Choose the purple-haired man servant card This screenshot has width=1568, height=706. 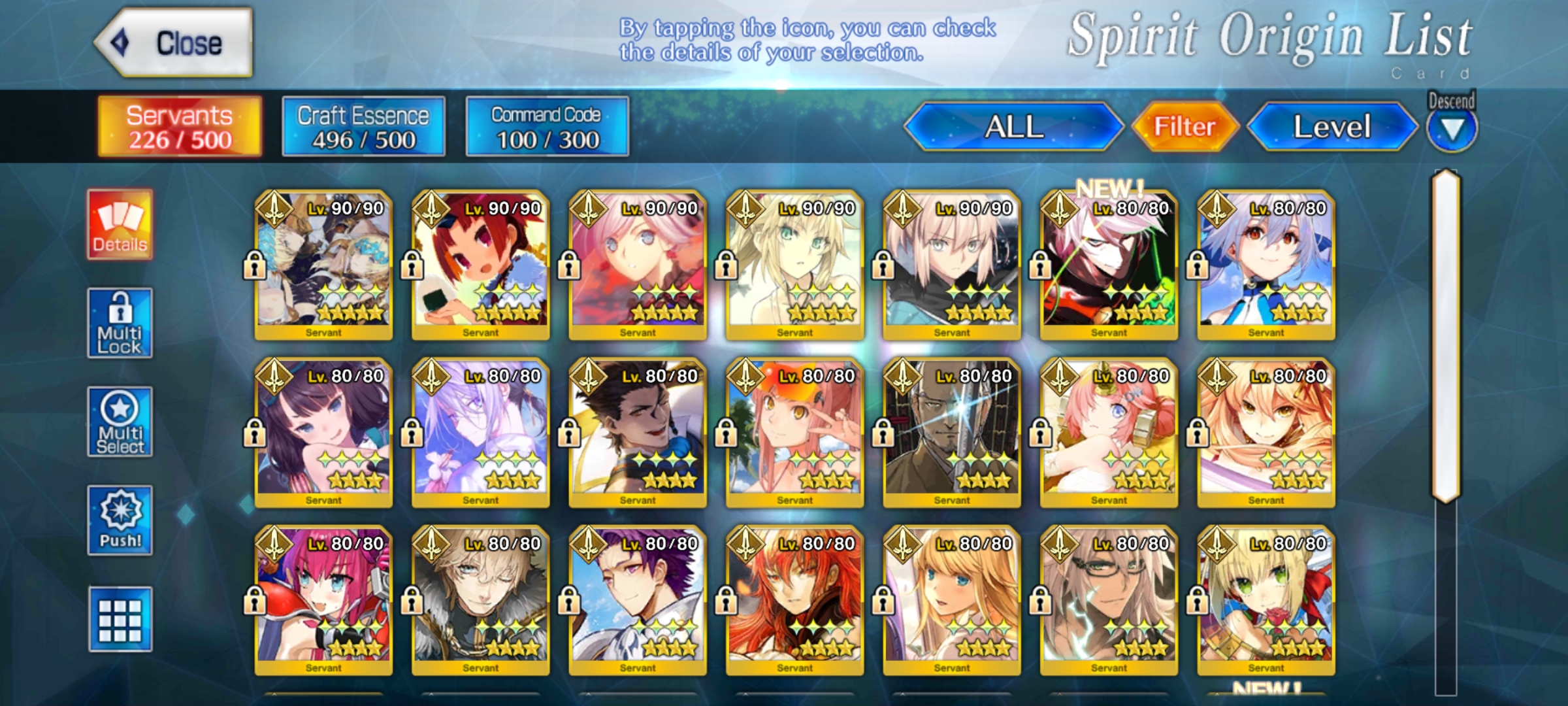pos(638,600)
